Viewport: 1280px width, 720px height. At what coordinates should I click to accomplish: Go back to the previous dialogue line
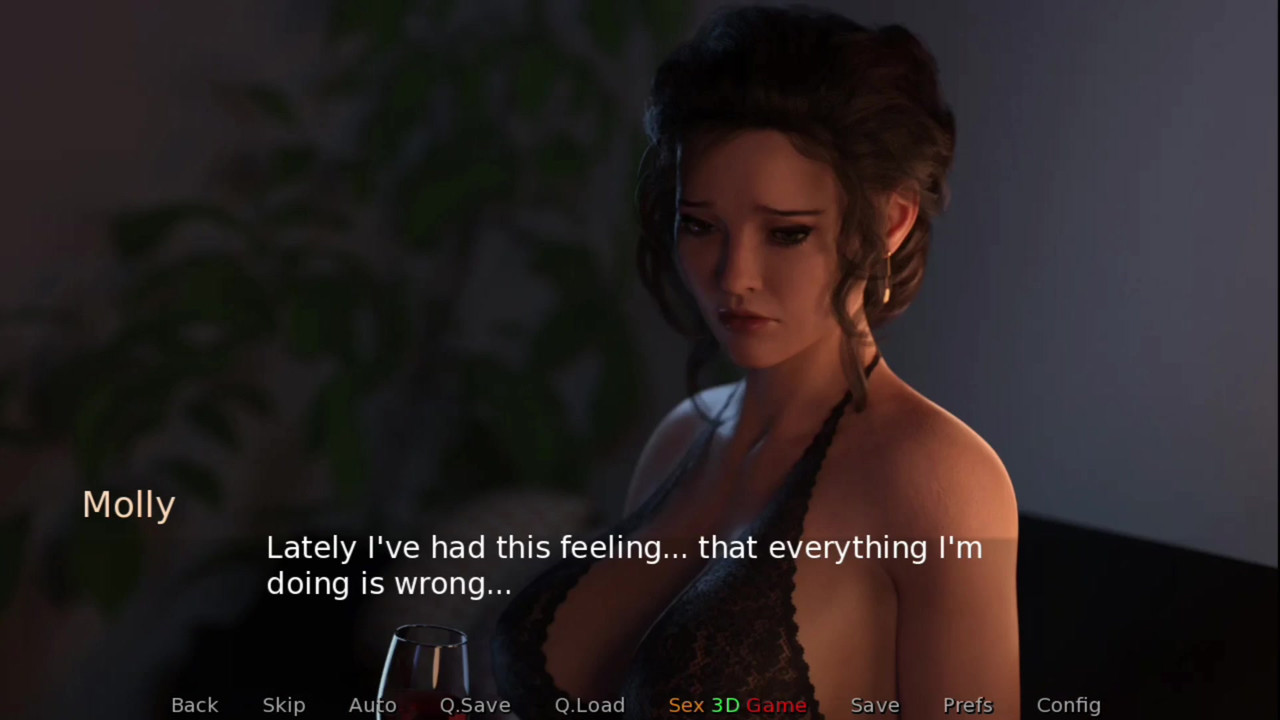tap(194, 705)
